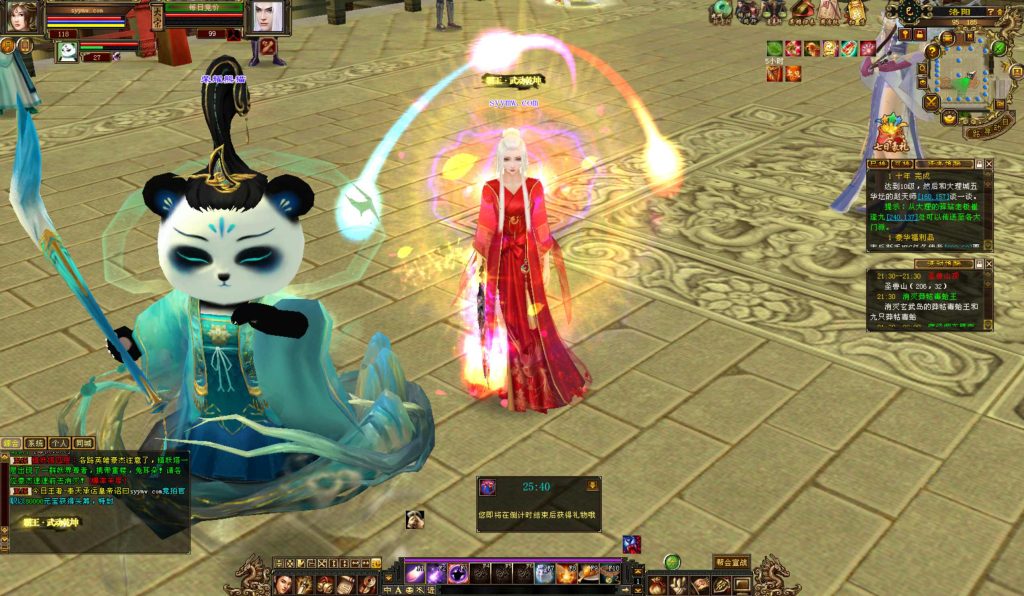Click the crossed swords minimap button
The image size is (1024, 596).
tap(932, 102)
